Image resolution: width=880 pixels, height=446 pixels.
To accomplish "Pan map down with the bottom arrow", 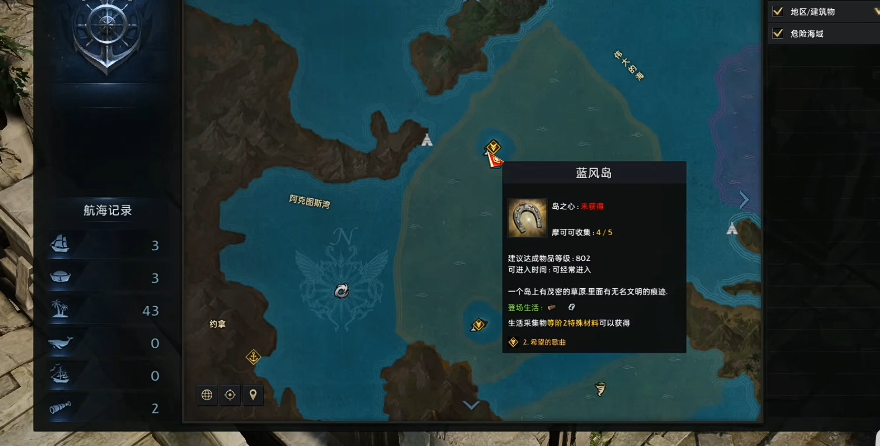I will (471, 404).
